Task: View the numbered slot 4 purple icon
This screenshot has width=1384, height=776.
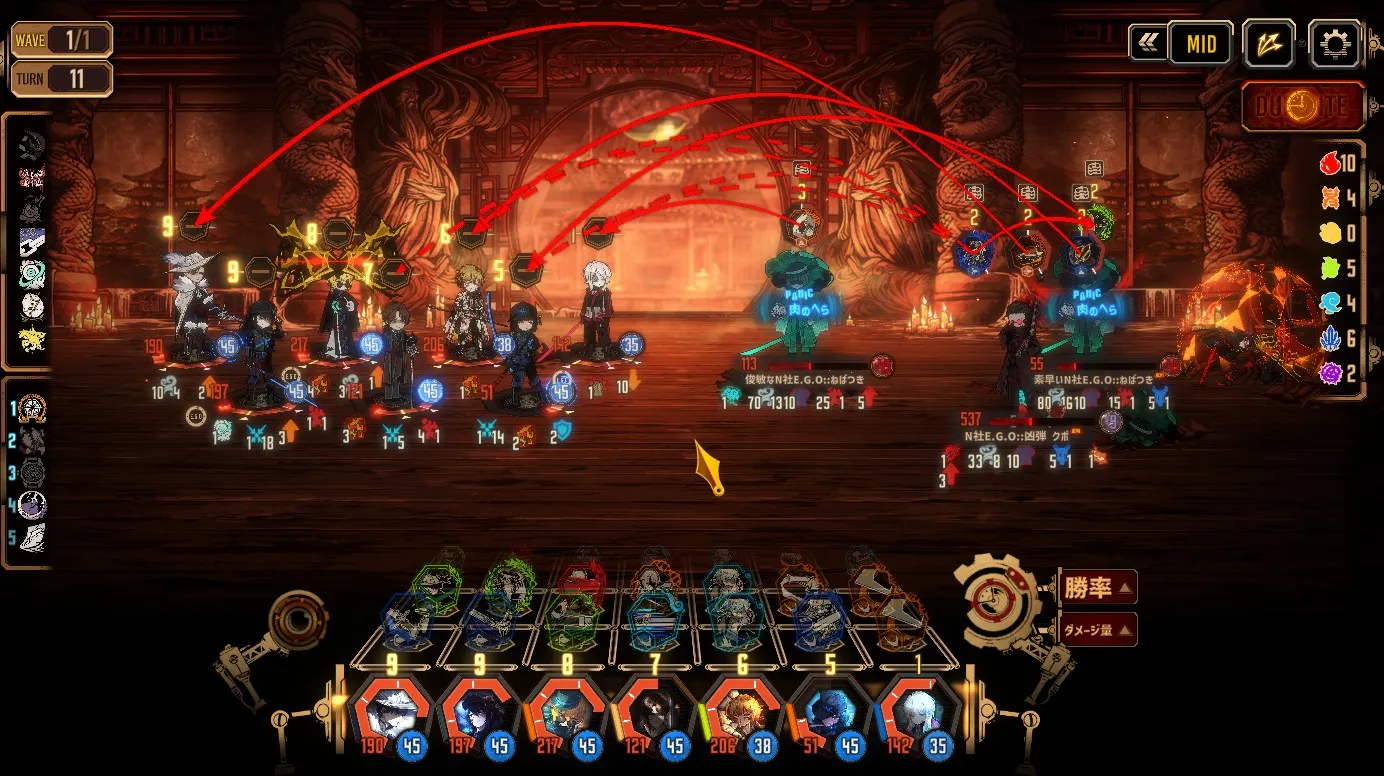Action: 32,506
